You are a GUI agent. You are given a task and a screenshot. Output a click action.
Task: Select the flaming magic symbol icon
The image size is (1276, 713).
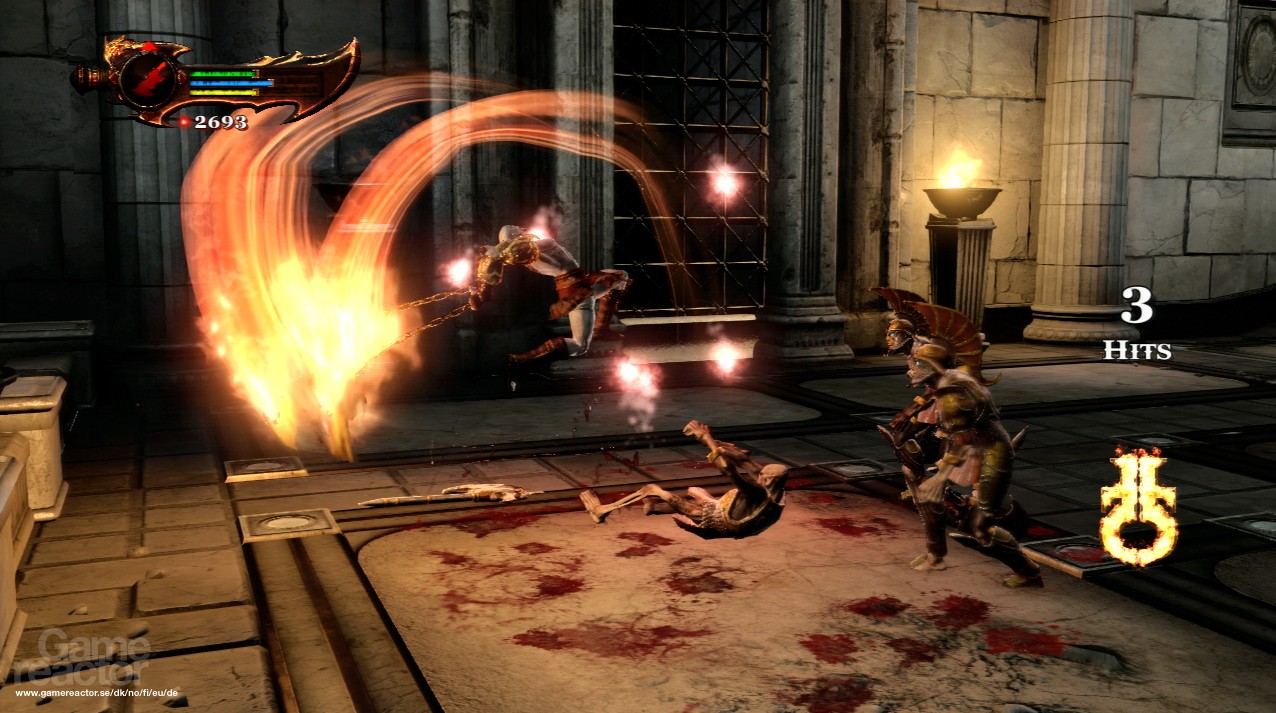click(1138, 506)
